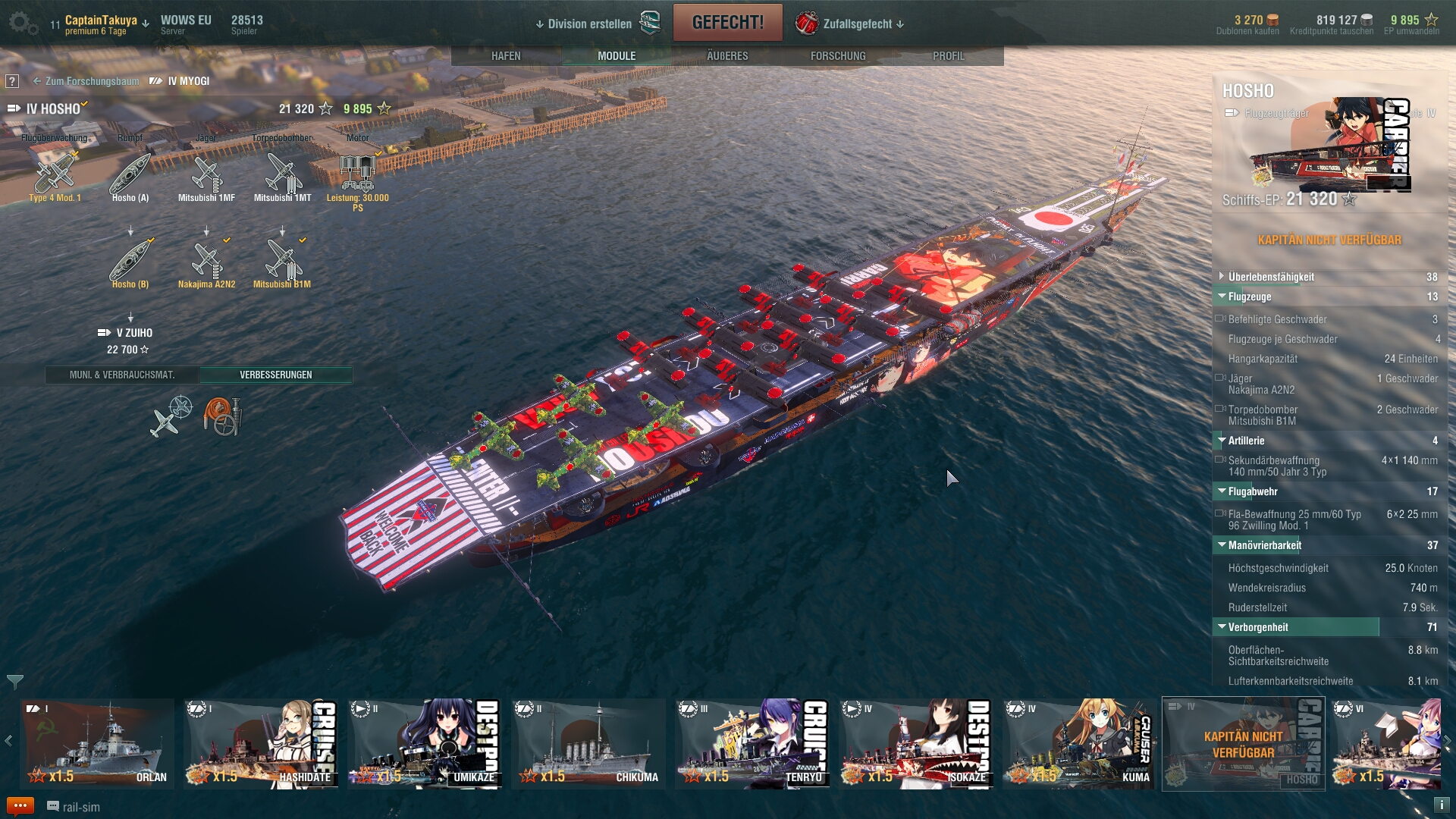Open the Muni. & Verbrauchsmat. tab

(122, 375)
